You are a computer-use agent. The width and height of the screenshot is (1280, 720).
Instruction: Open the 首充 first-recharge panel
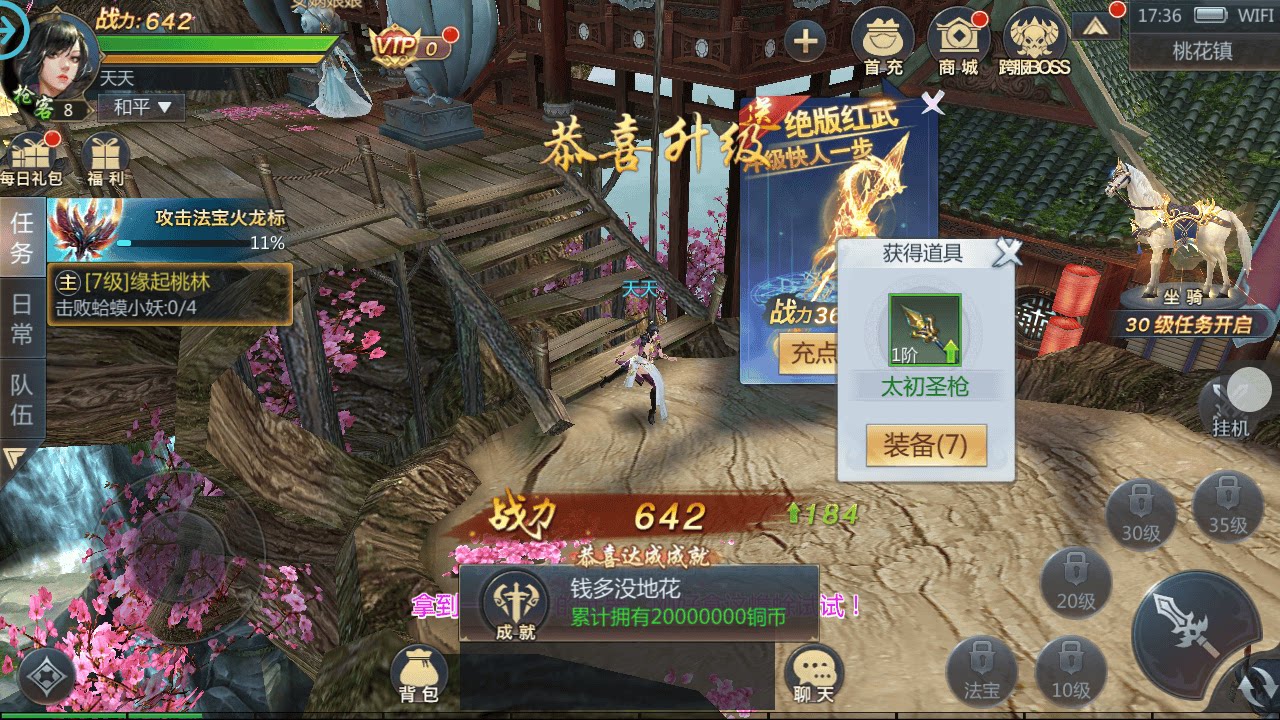[881, 40]
